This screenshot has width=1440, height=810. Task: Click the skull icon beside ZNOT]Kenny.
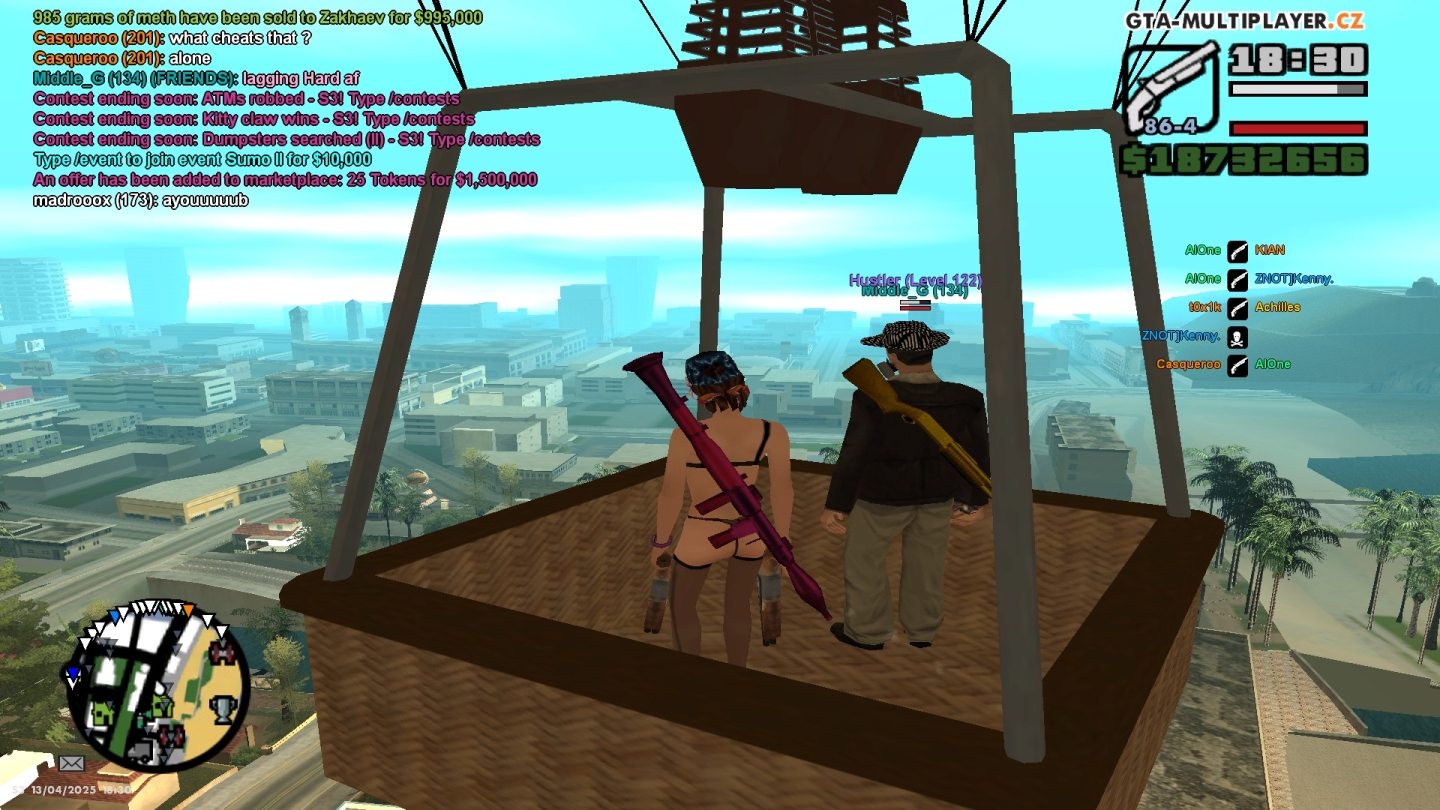(x=1238, y=337)
